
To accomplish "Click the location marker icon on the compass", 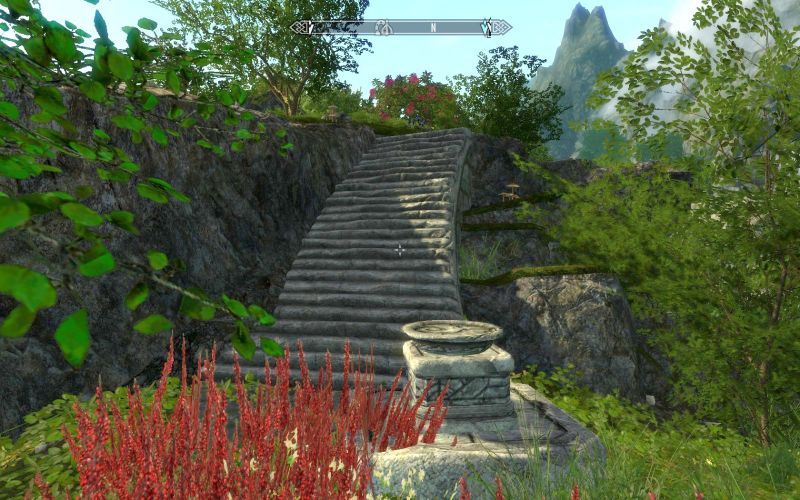I will tap(383, 27).
